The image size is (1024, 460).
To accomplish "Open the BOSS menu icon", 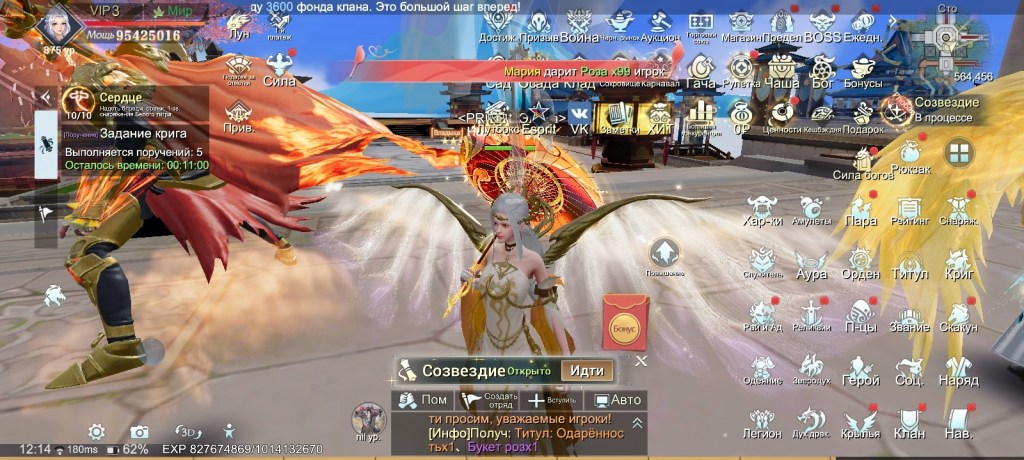I will [x=822, y=24].
